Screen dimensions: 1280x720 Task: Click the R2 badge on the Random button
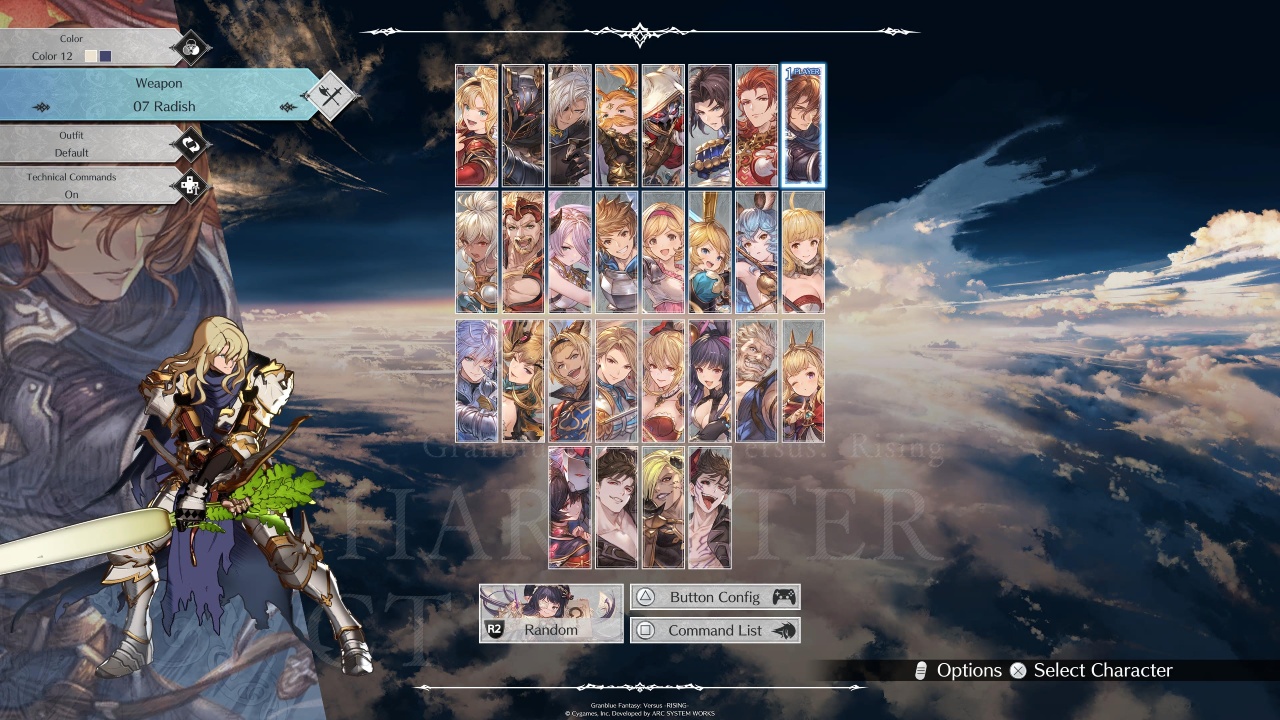pyautogui.click(x=493, y=630)
